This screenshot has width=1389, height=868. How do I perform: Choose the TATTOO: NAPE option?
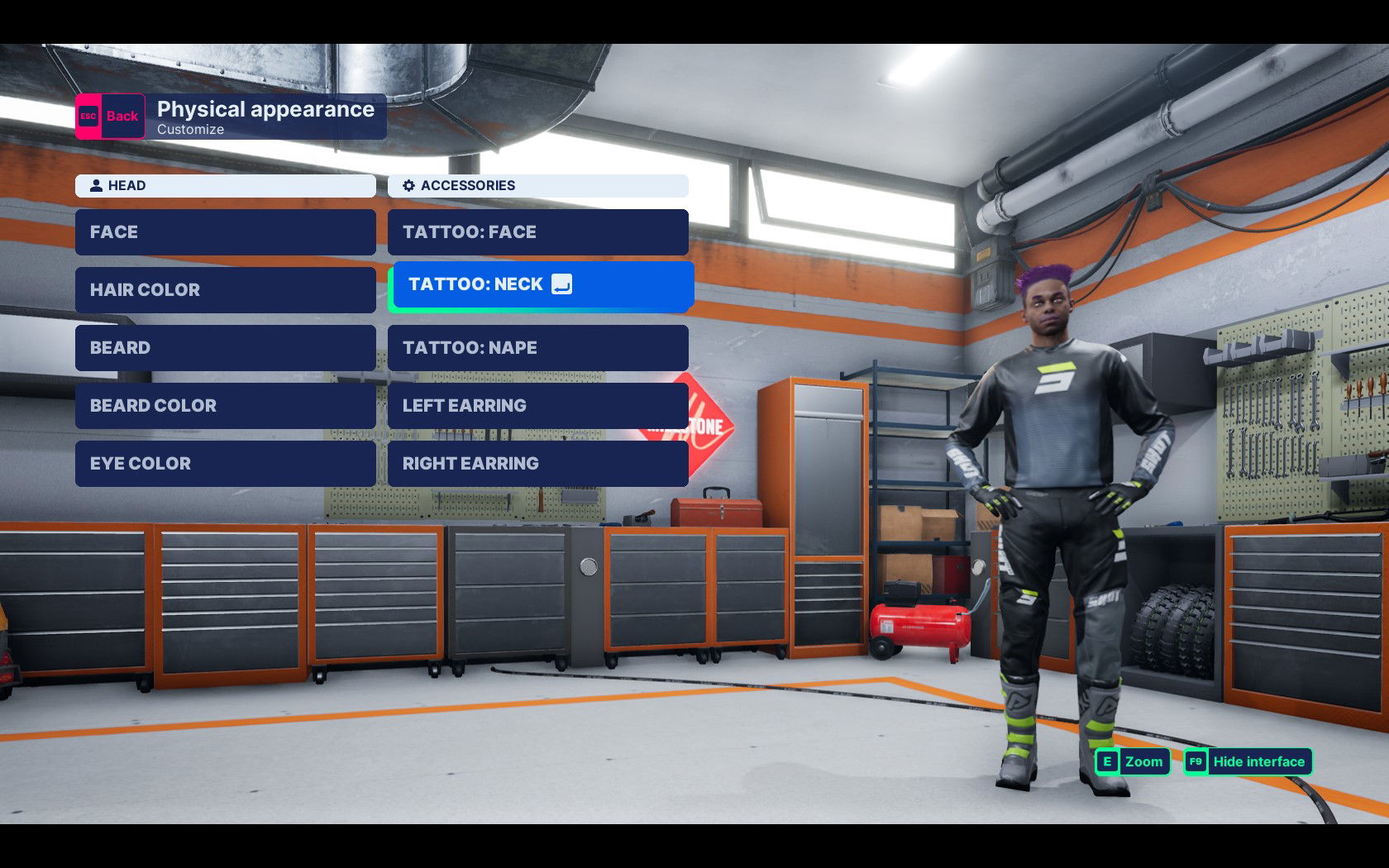click(538, 347)
